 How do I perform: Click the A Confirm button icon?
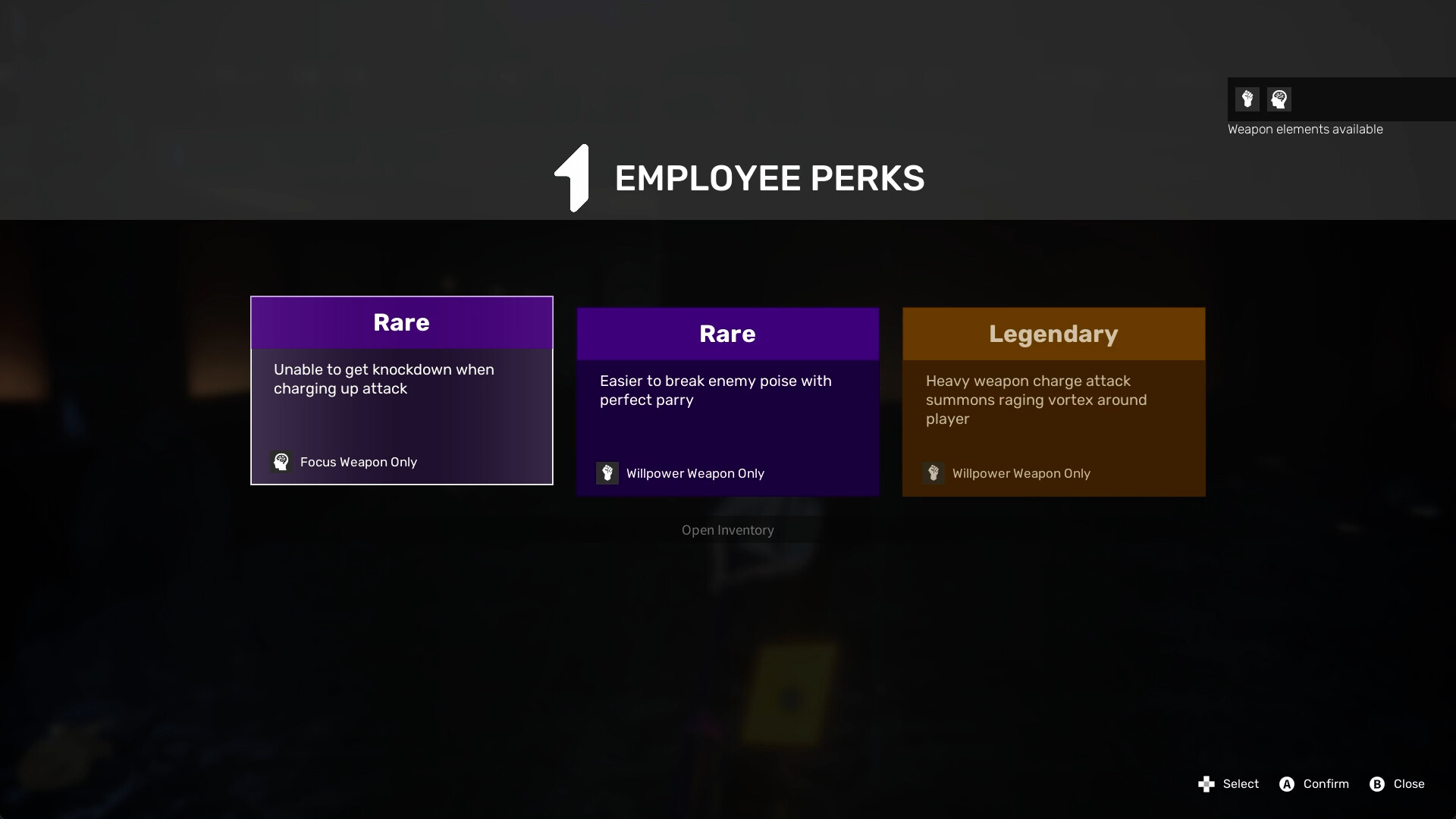1287,784
